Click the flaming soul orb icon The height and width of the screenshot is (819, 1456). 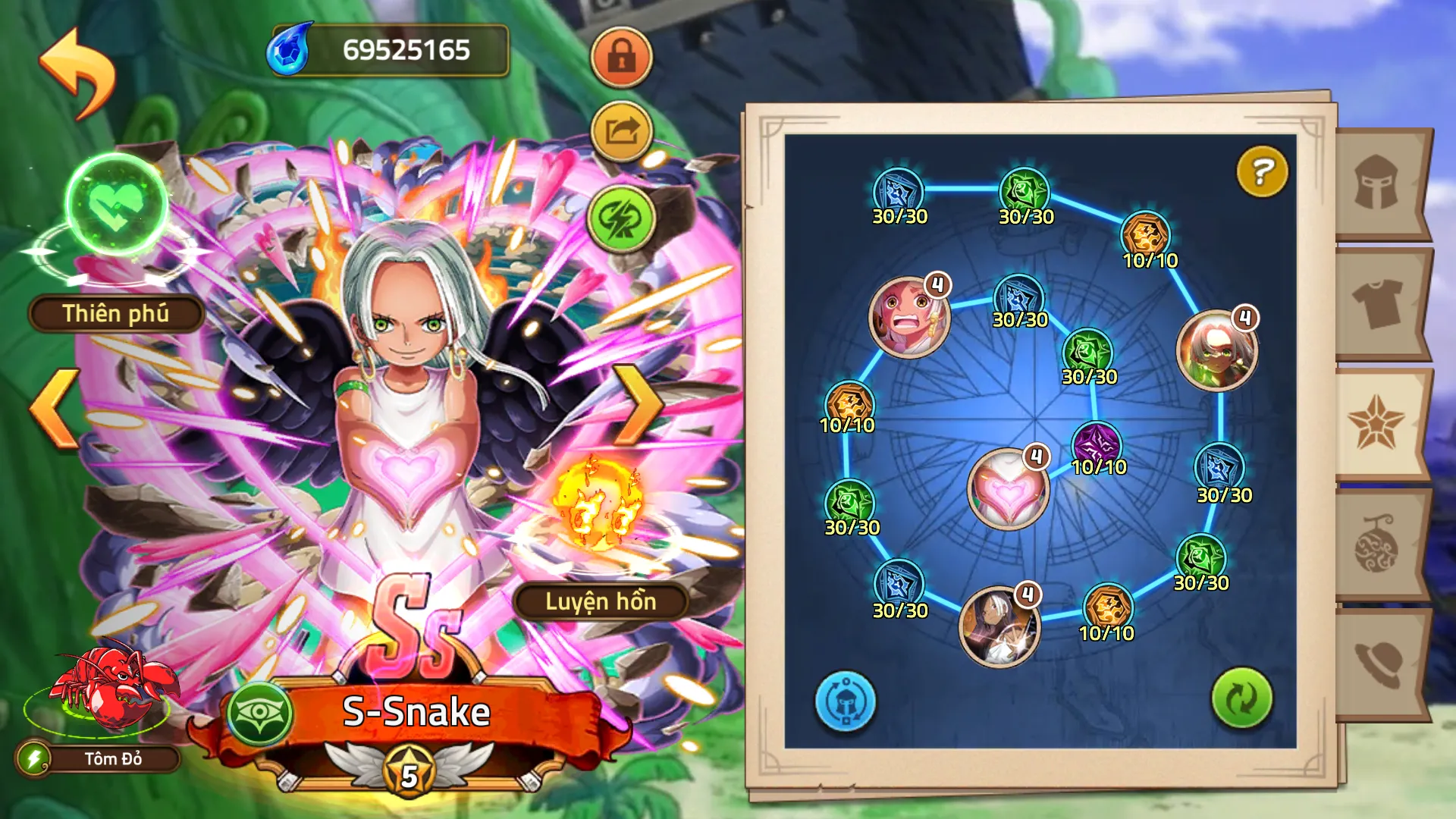(x=599, y=500)
